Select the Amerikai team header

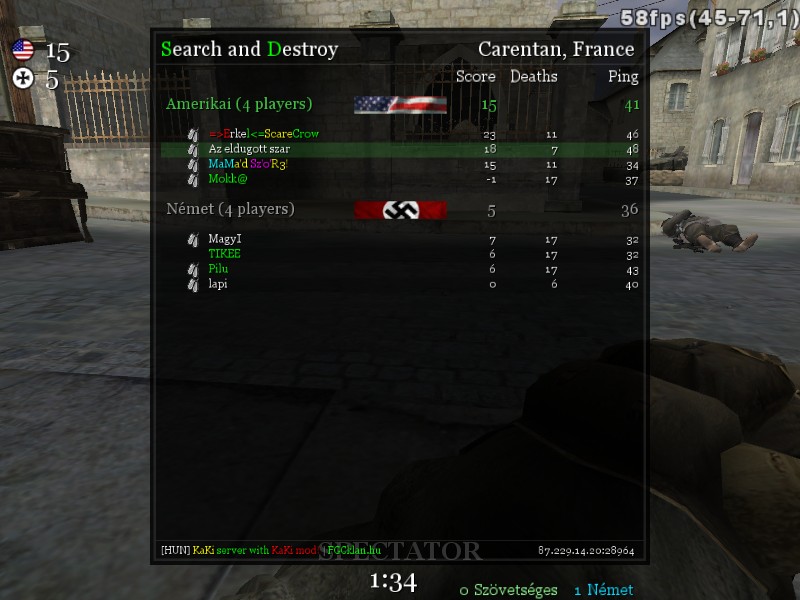tap(239, 104)
